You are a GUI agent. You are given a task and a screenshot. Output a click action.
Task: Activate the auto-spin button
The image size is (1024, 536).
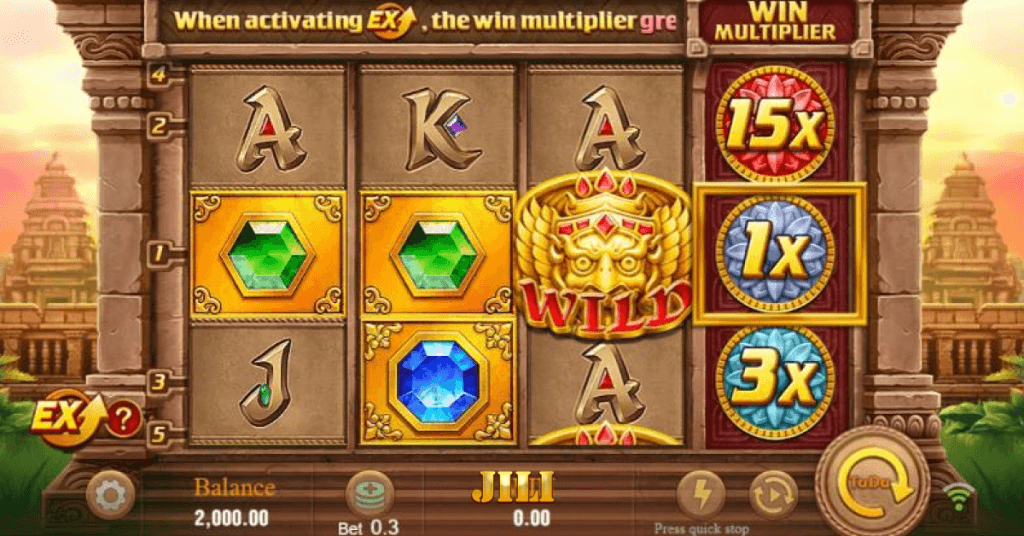(773, 494)
